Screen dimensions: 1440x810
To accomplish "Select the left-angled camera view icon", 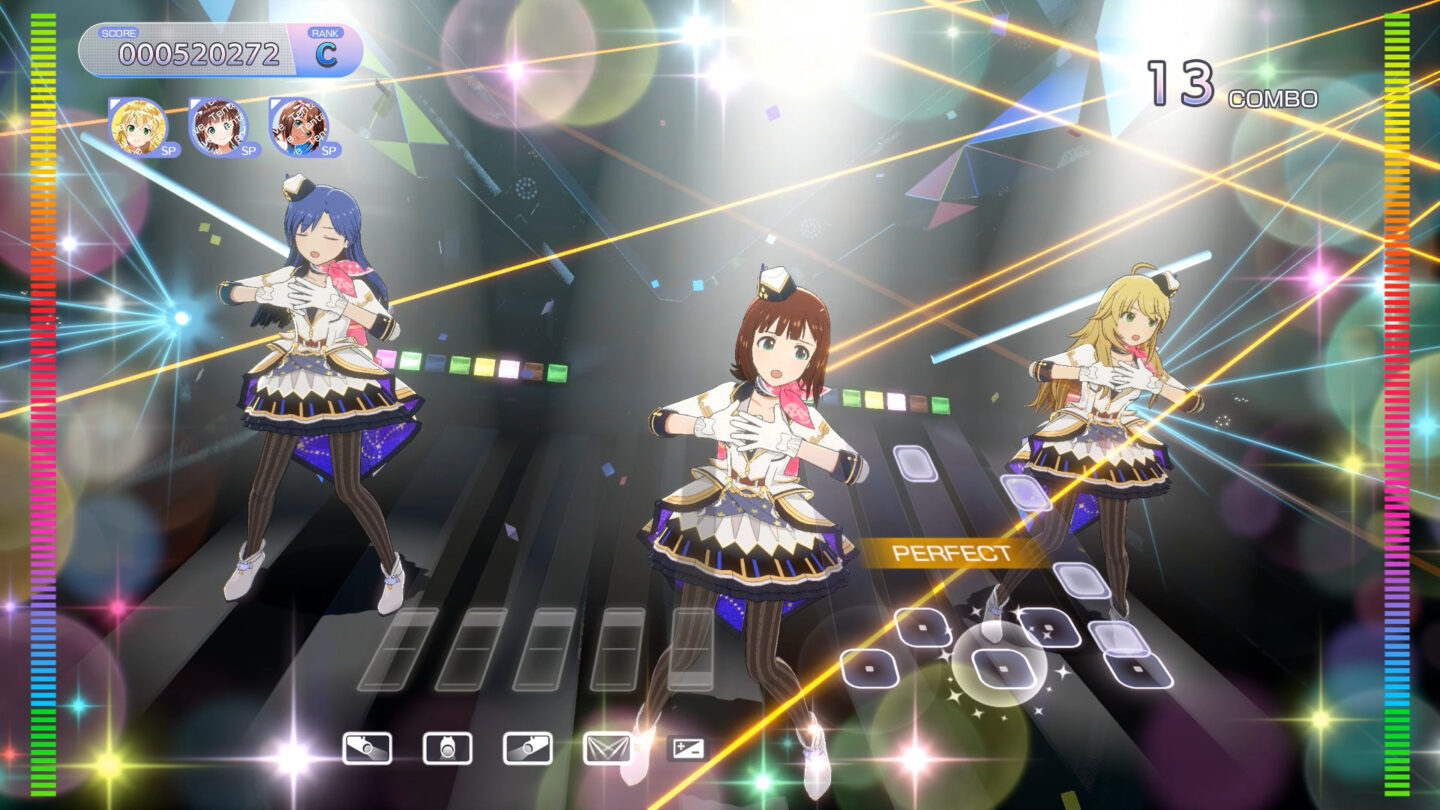I will [x=368, y=748].
